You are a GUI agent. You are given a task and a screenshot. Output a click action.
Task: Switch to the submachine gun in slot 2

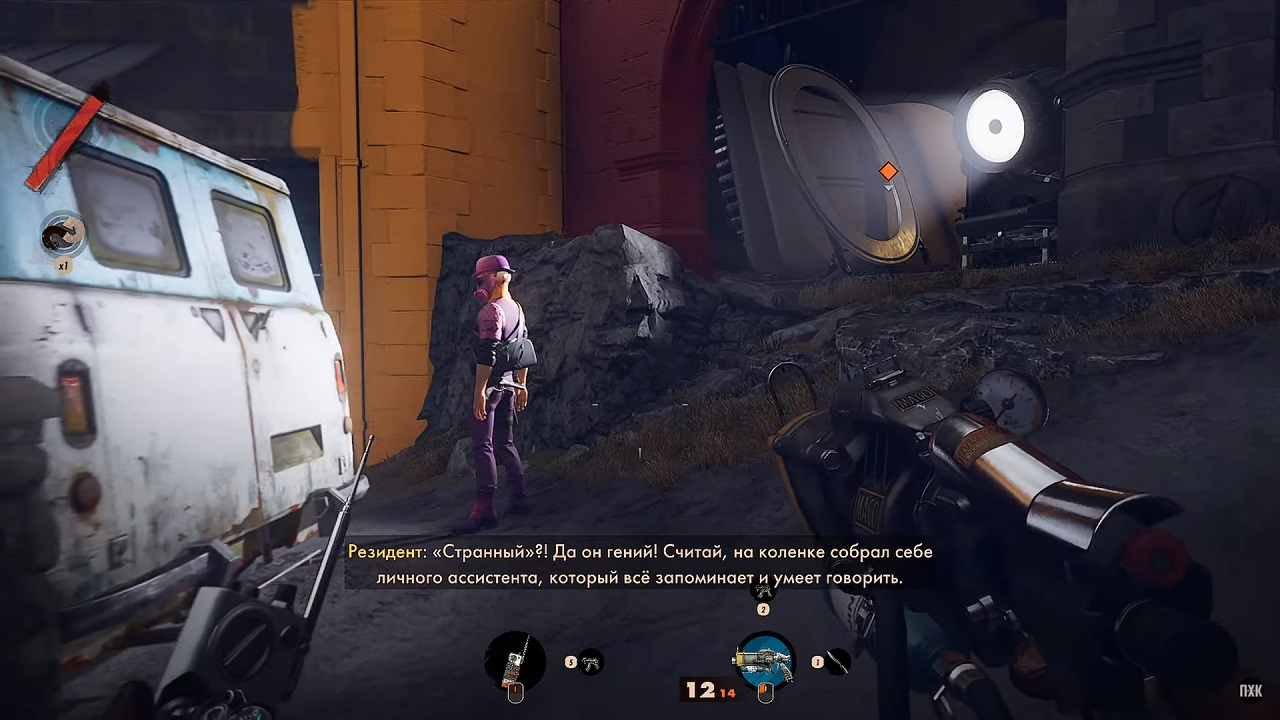[x=764, y=592]
